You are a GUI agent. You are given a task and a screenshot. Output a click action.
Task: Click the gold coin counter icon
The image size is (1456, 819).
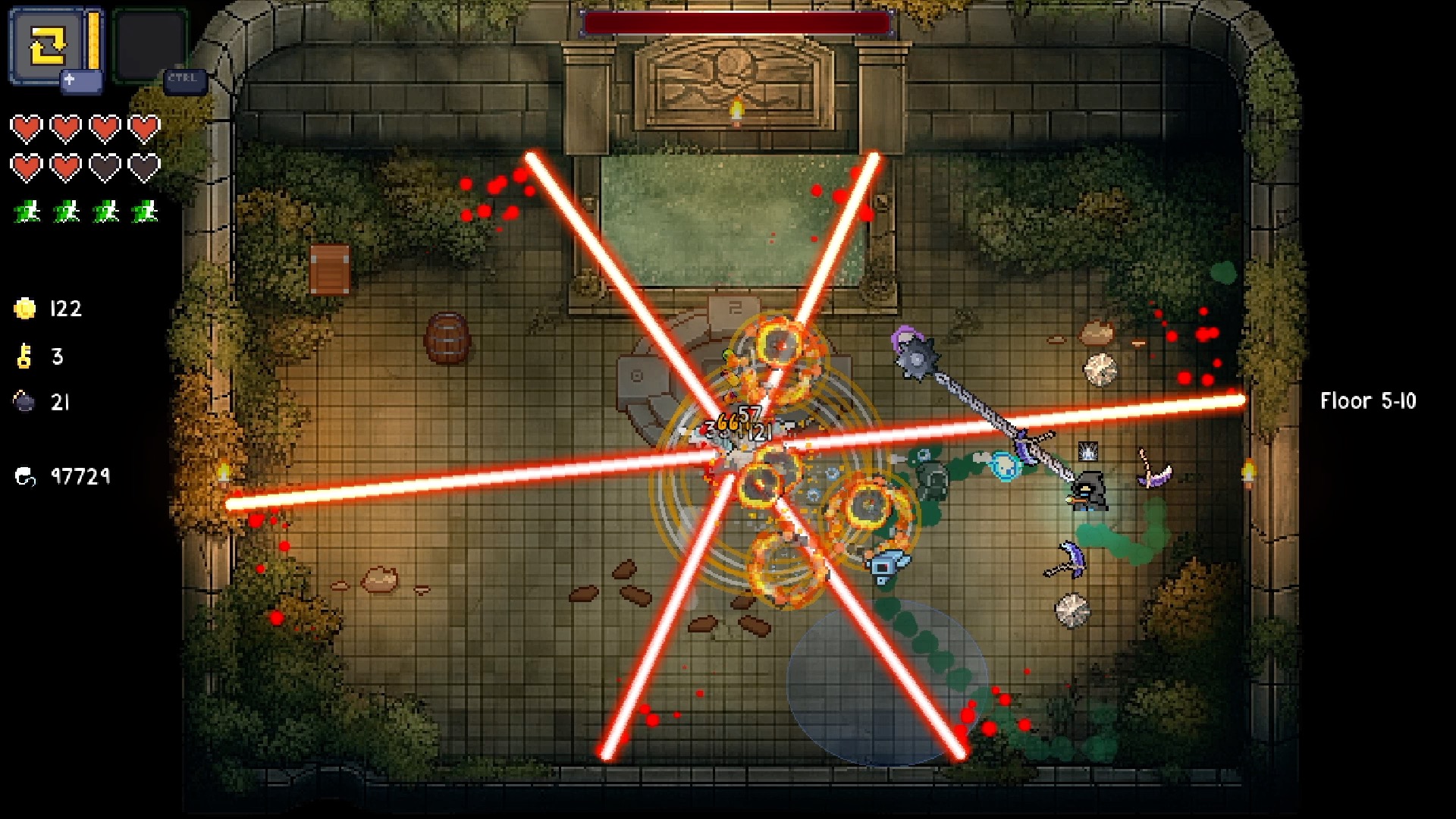pyautogui.click(x=24, y=309)
